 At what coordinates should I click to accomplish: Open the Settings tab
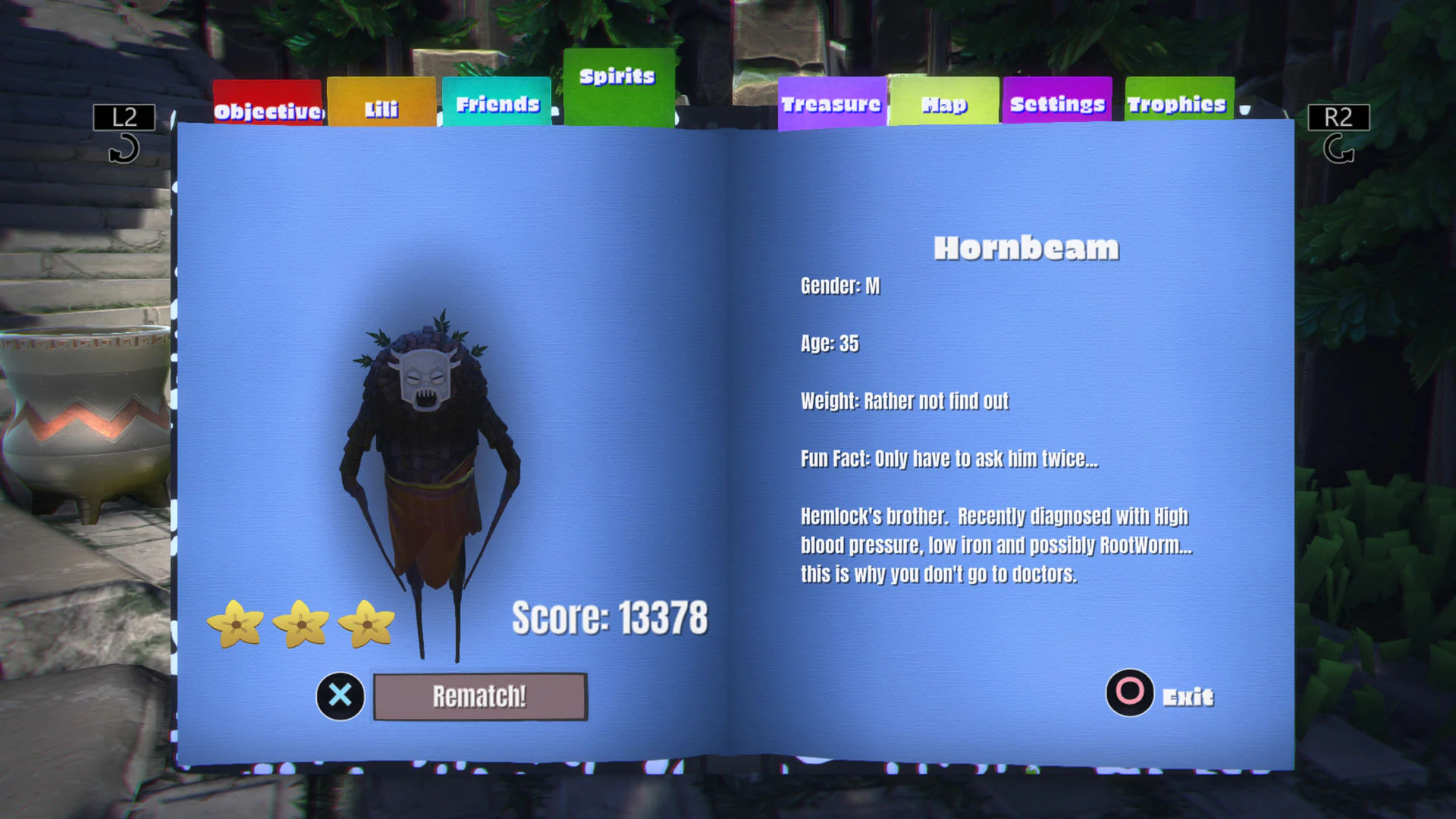pos(1057,104)
